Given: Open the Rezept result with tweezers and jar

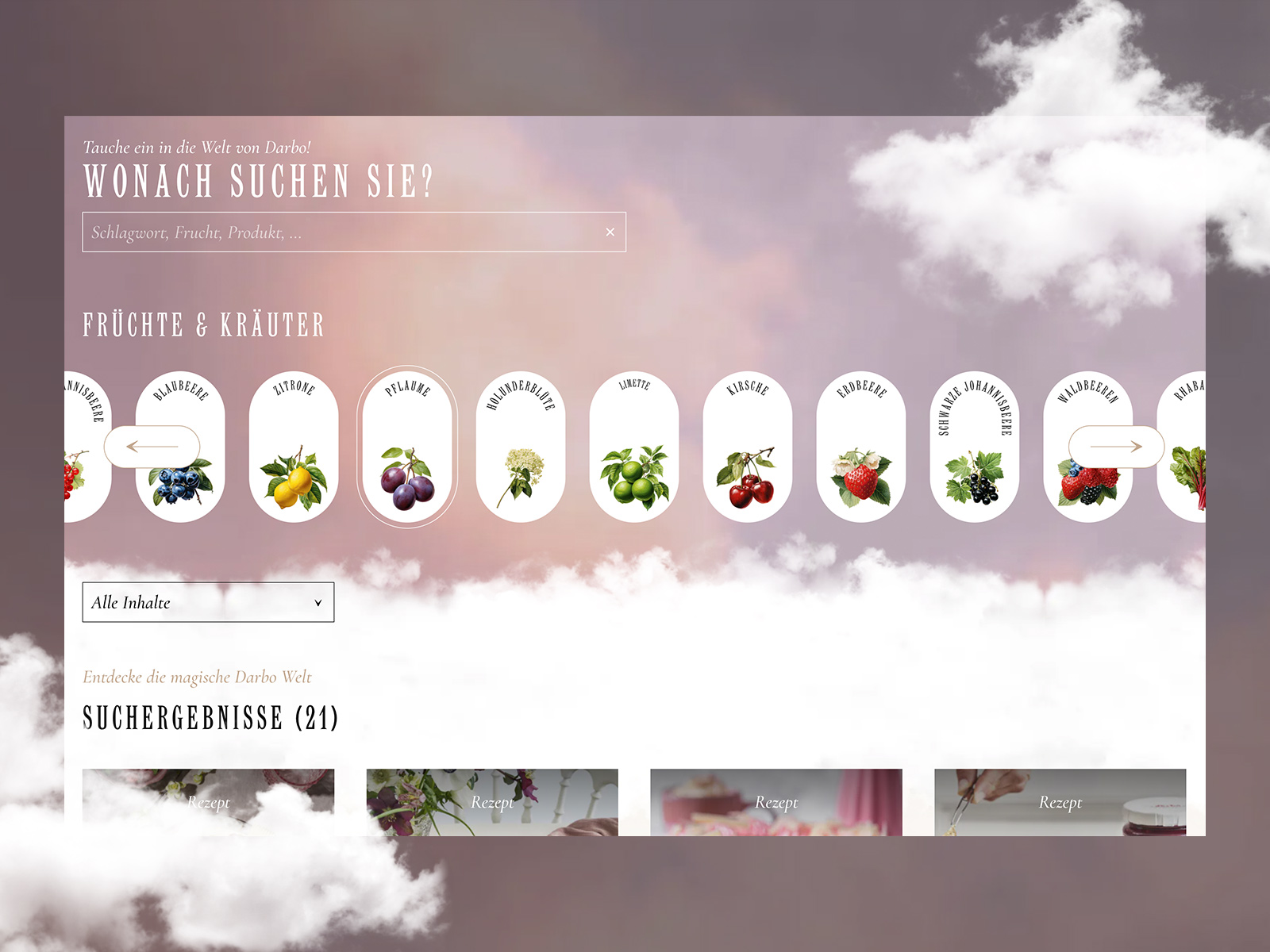Looking at the screenshot, I should [x=1060, y=802].
